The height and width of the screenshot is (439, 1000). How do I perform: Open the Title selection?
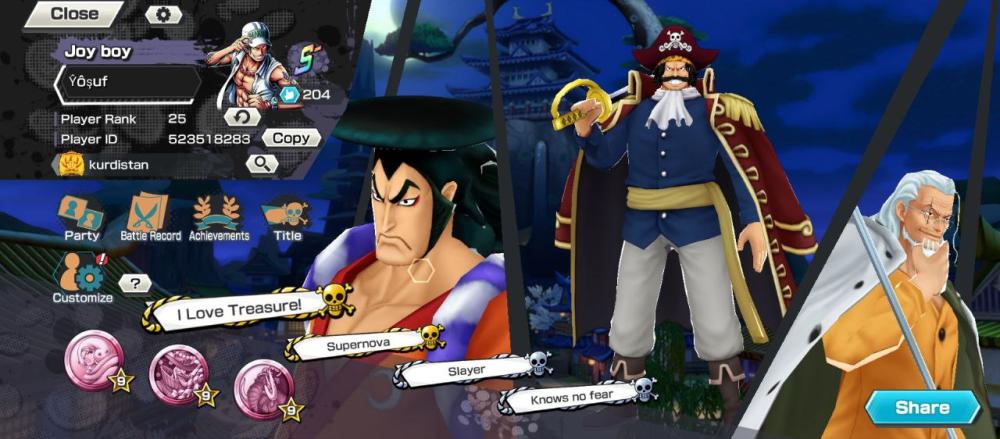click(287, 217)
